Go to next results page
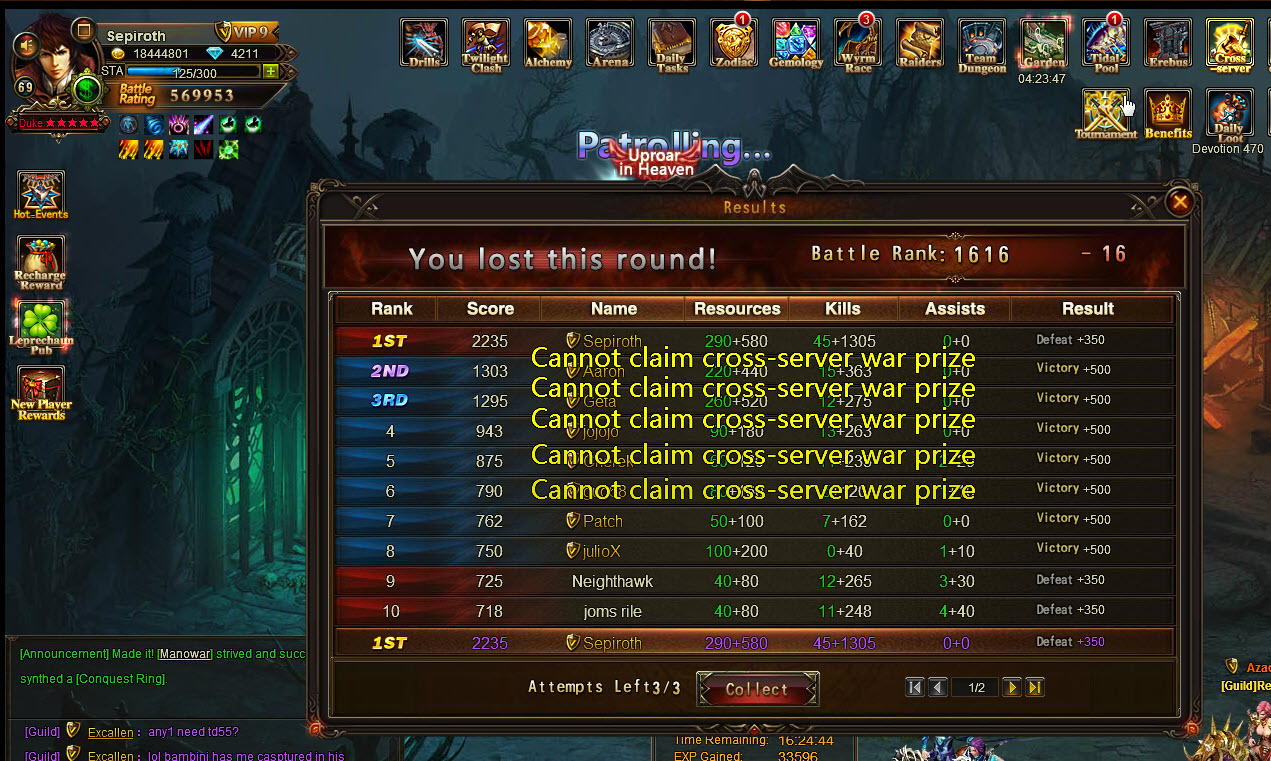Image resolution: width=1271 pixels, height=761 pixels. pyautogui.click(x=1011, y=687)
